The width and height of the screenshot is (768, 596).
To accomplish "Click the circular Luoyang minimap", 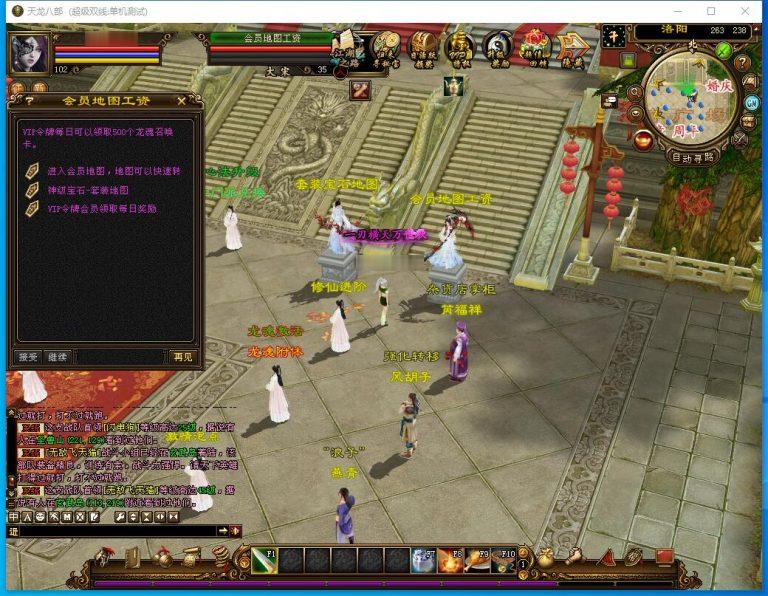I will [689, 98].
